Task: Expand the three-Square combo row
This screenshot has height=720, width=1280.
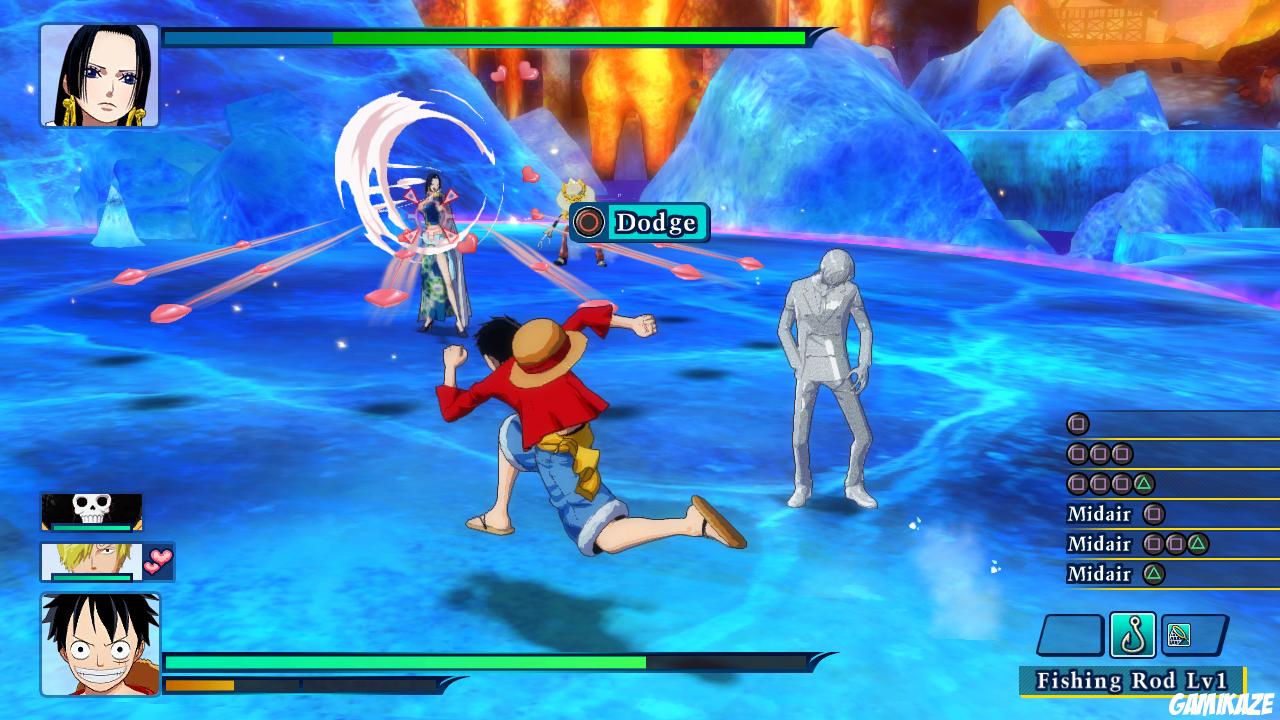Action: (1100, 452)
